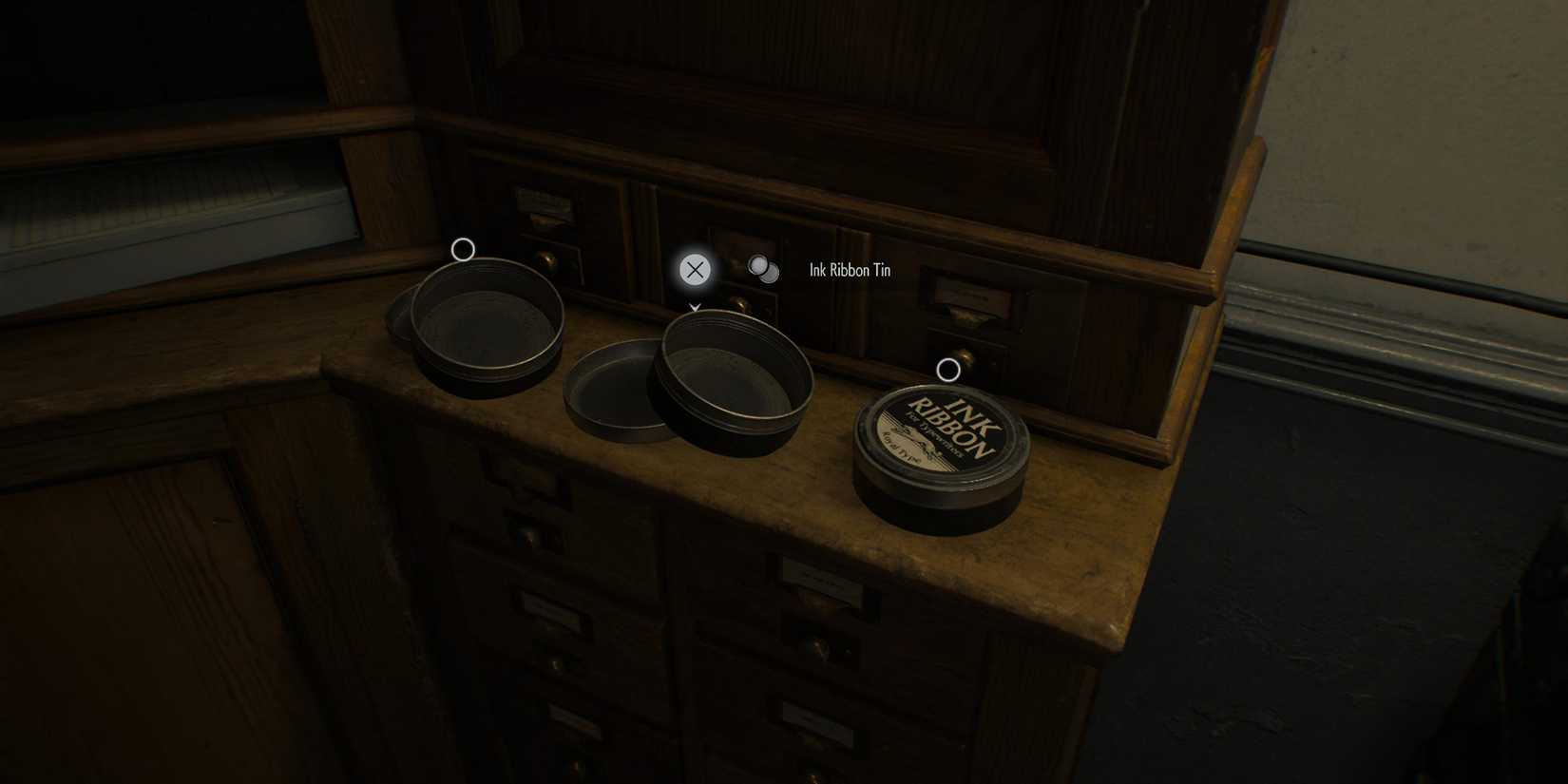Select the circle prompt above the left tin

tap(464, 249)
